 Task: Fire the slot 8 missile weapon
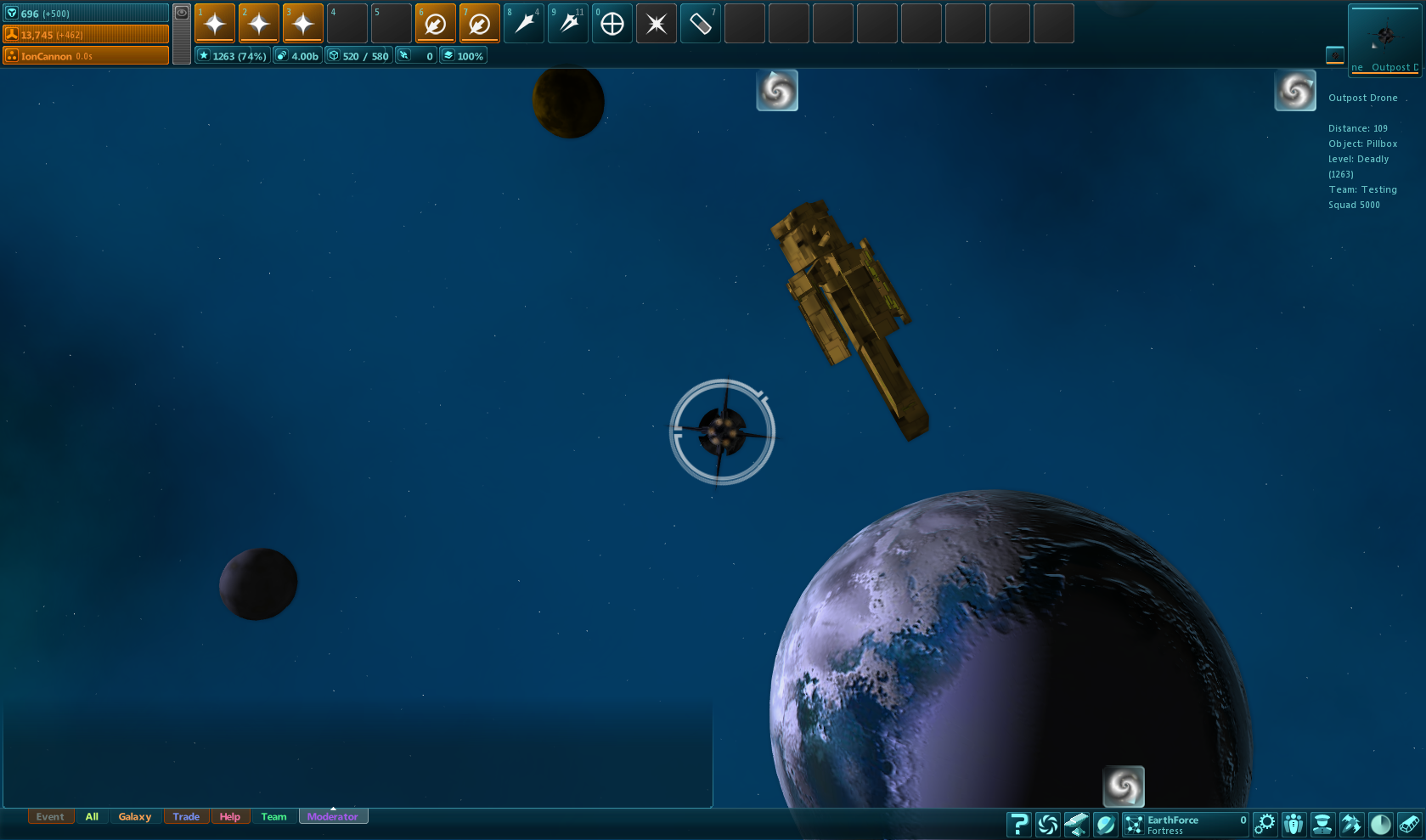(524, 24)
